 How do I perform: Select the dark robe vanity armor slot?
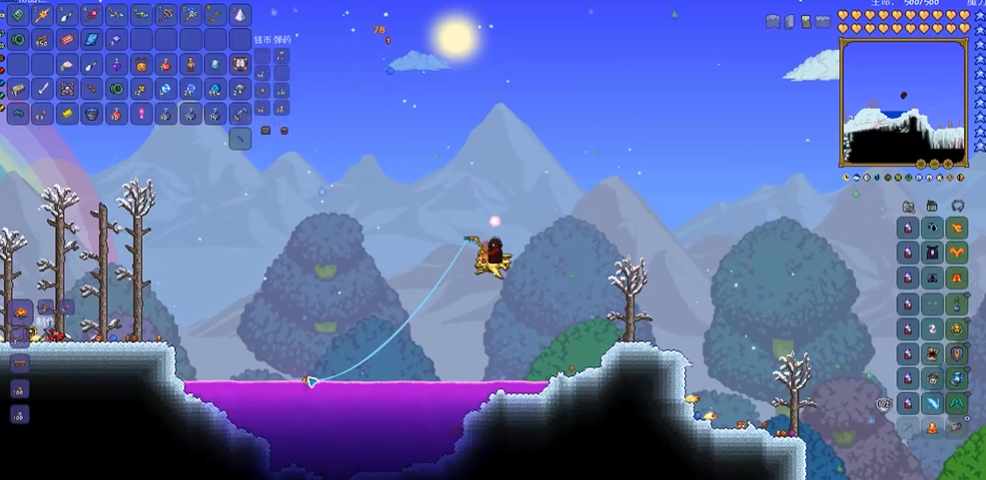pyautogui.click(x=932, y=252)
